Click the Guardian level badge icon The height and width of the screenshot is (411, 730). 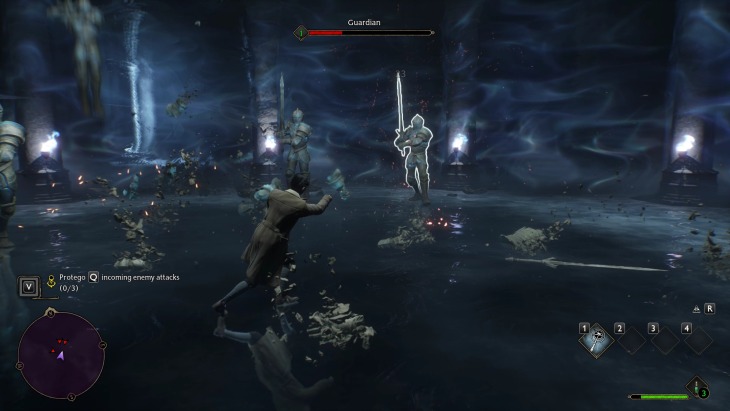pyautogui.click(x=299, y=32)
